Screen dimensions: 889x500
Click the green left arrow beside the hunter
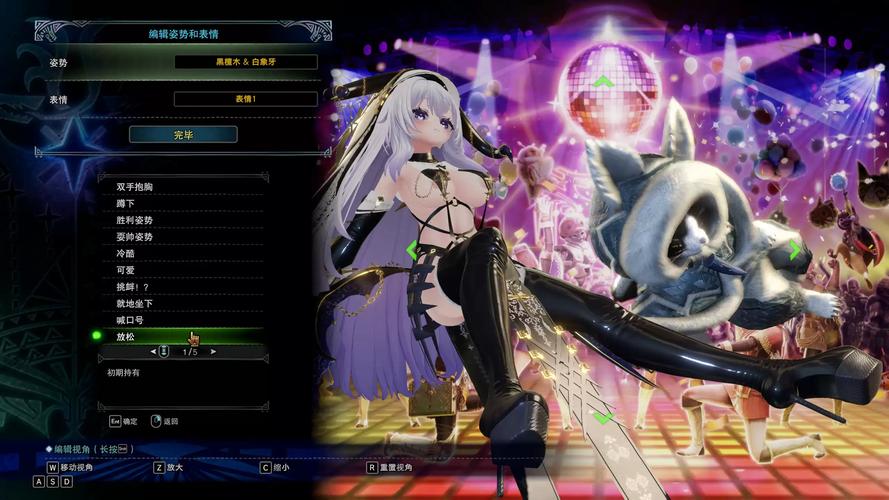[x=411, y=250]
